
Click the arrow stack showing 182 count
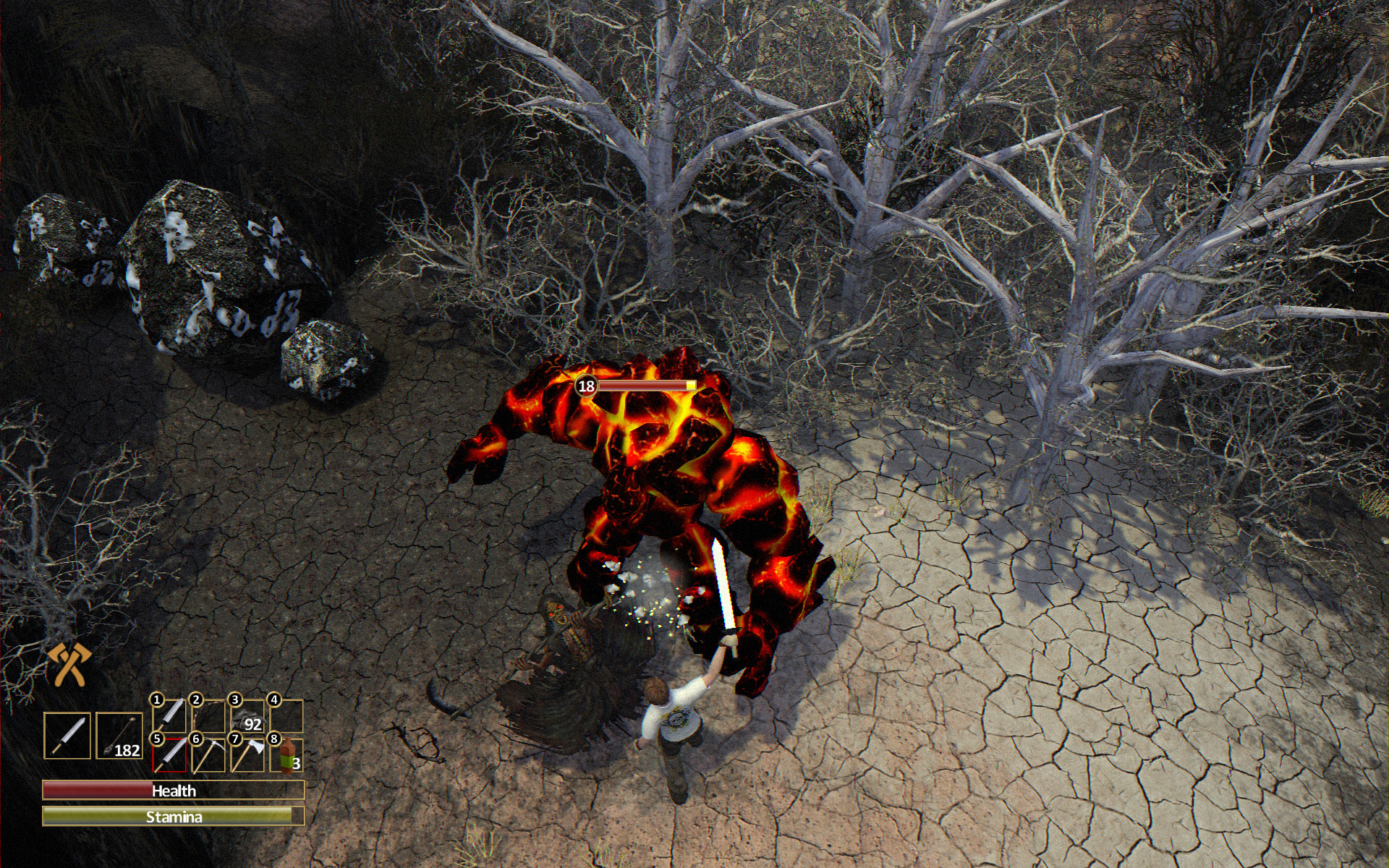tap(119, 734)
